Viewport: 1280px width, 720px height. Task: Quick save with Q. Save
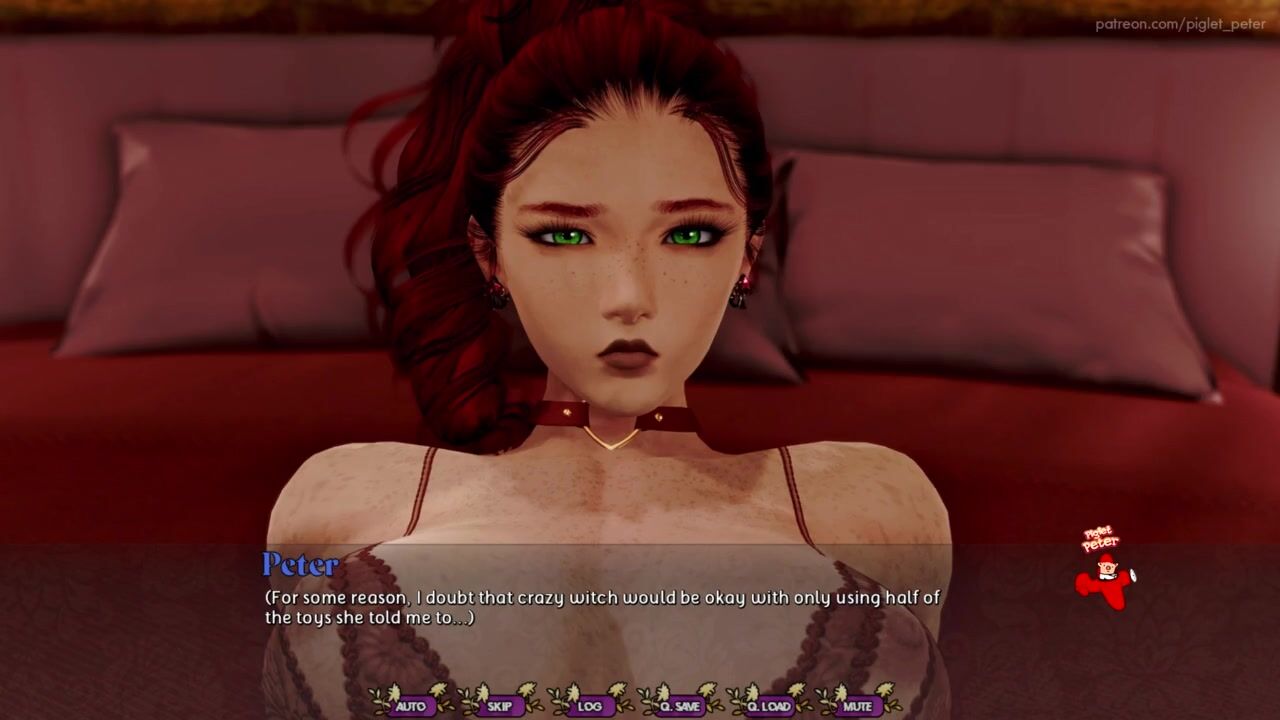pos(680,706)
